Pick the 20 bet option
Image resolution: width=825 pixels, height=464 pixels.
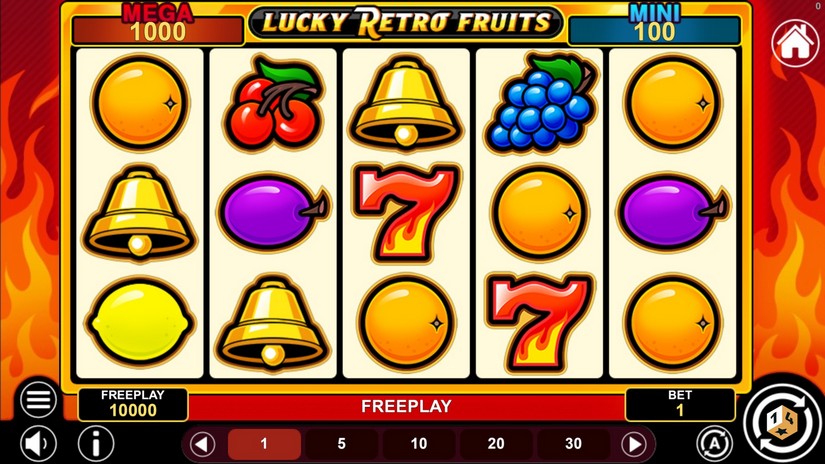coord(496,444)
